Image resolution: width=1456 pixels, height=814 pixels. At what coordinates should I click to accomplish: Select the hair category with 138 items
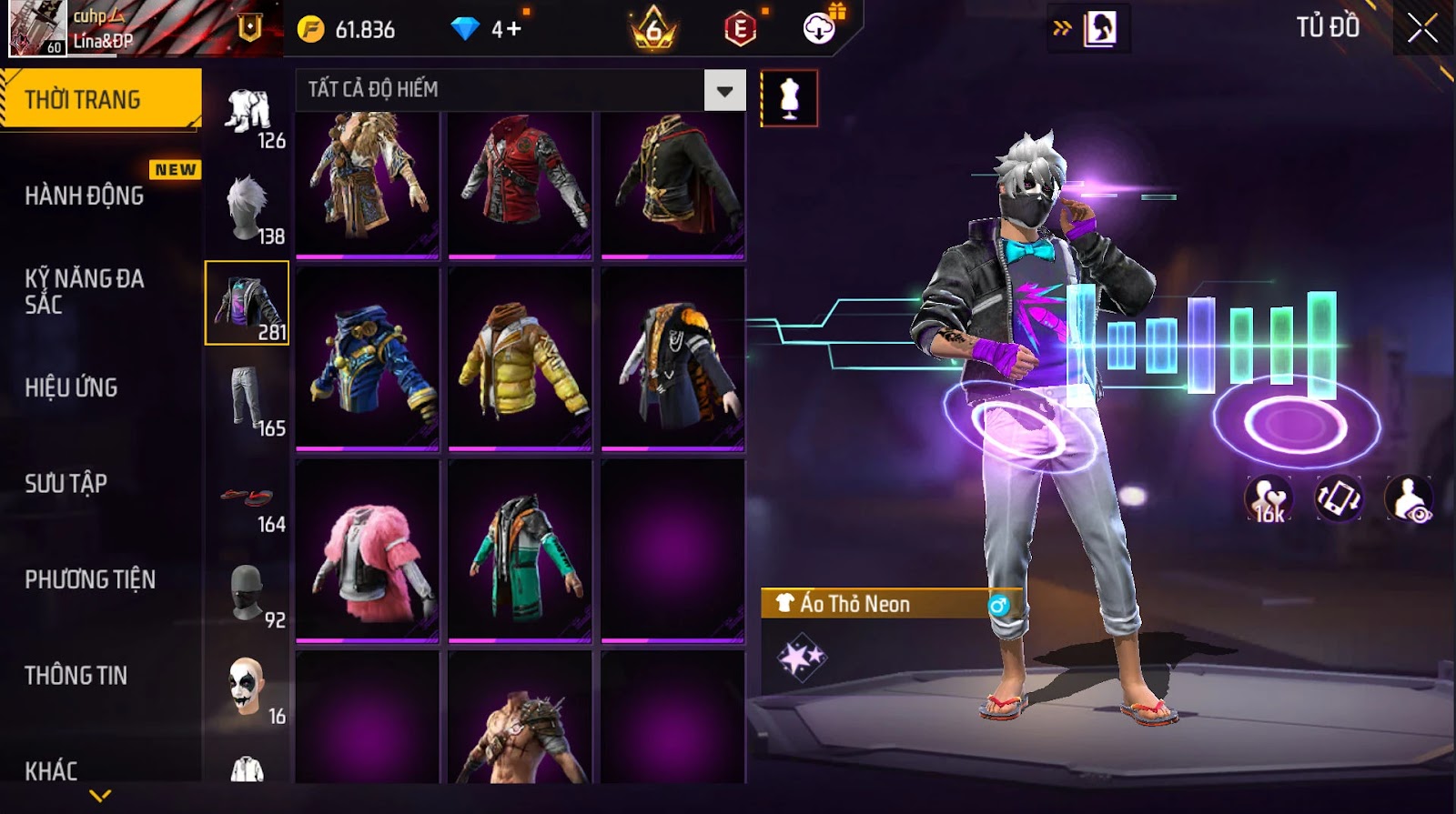point(248,207)
